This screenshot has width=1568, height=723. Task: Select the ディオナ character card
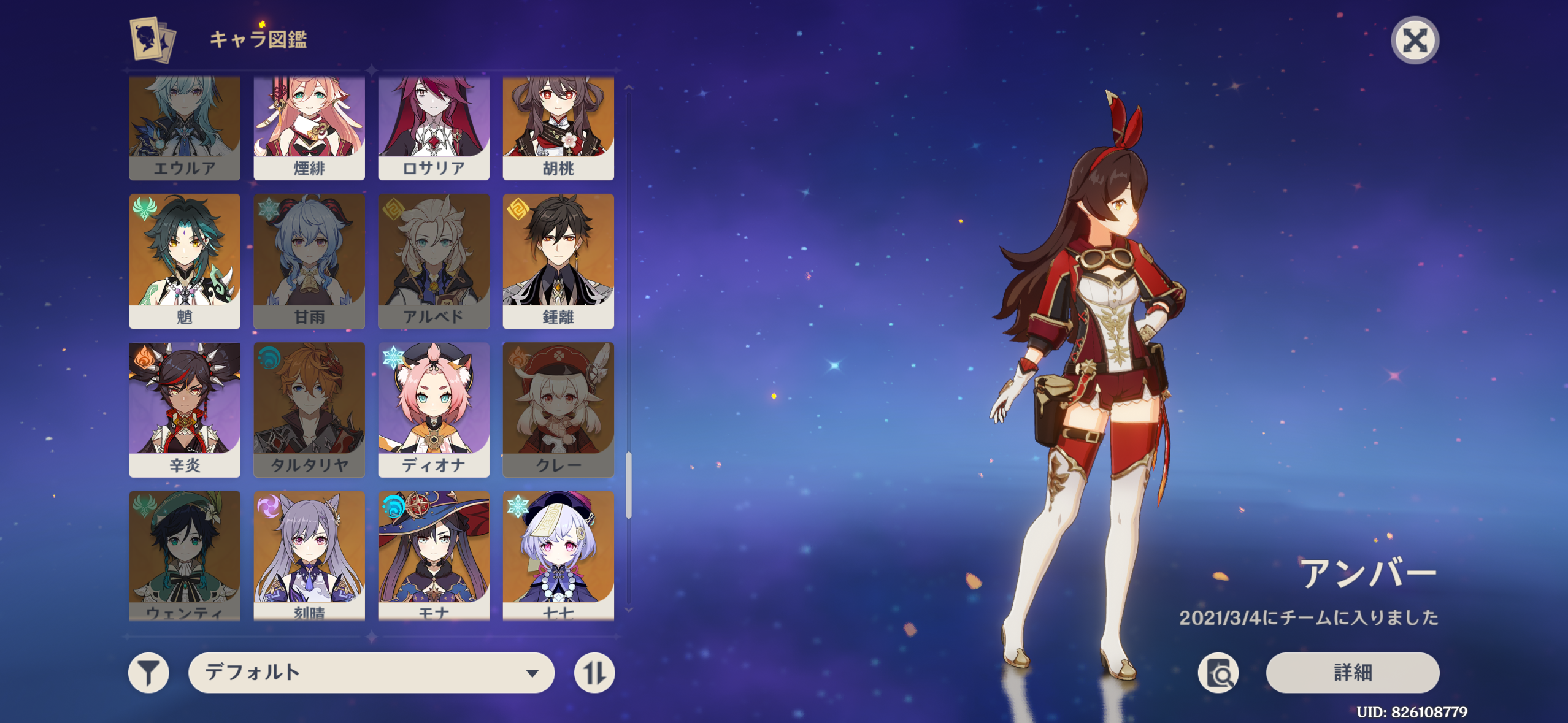click(x=434, y=409)
